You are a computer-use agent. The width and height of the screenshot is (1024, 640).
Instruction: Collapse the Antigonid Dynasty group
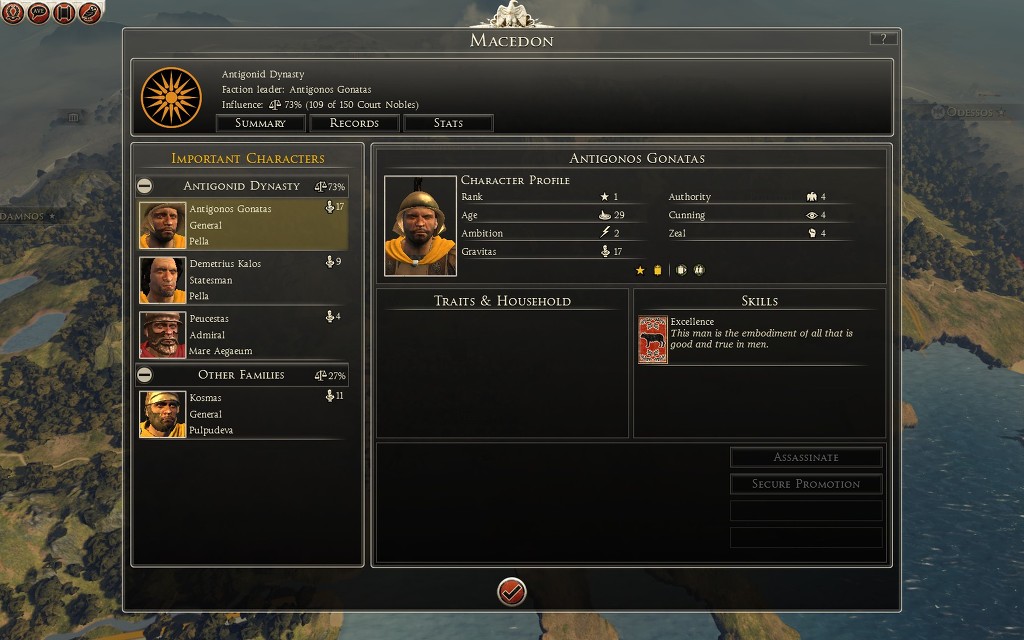tap(145, 186)
